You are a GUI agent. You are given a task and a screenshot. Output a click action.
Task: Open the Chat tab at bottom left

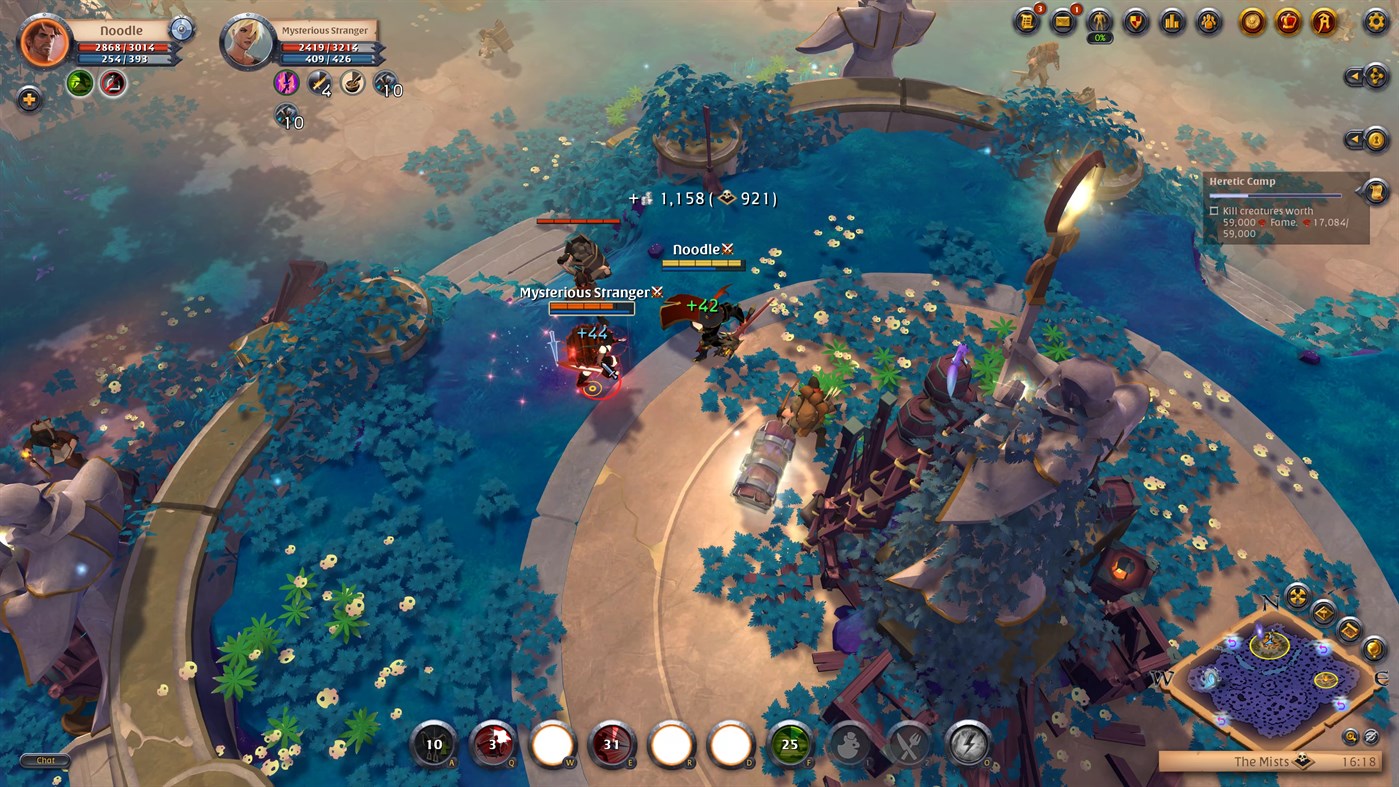tap(44, 760)
